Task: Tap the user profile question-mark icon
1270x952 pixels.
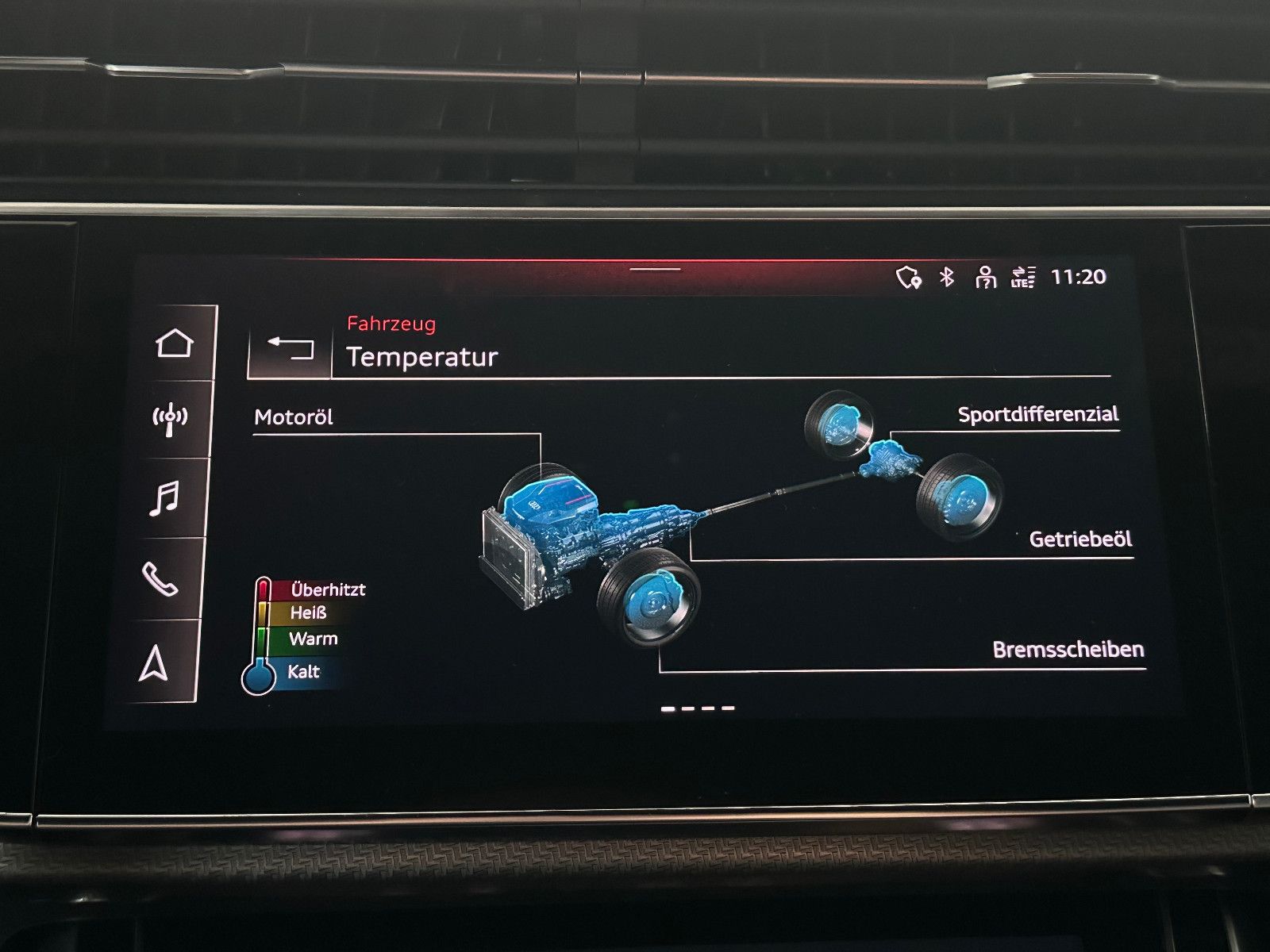Action: [x=984, y=278]
